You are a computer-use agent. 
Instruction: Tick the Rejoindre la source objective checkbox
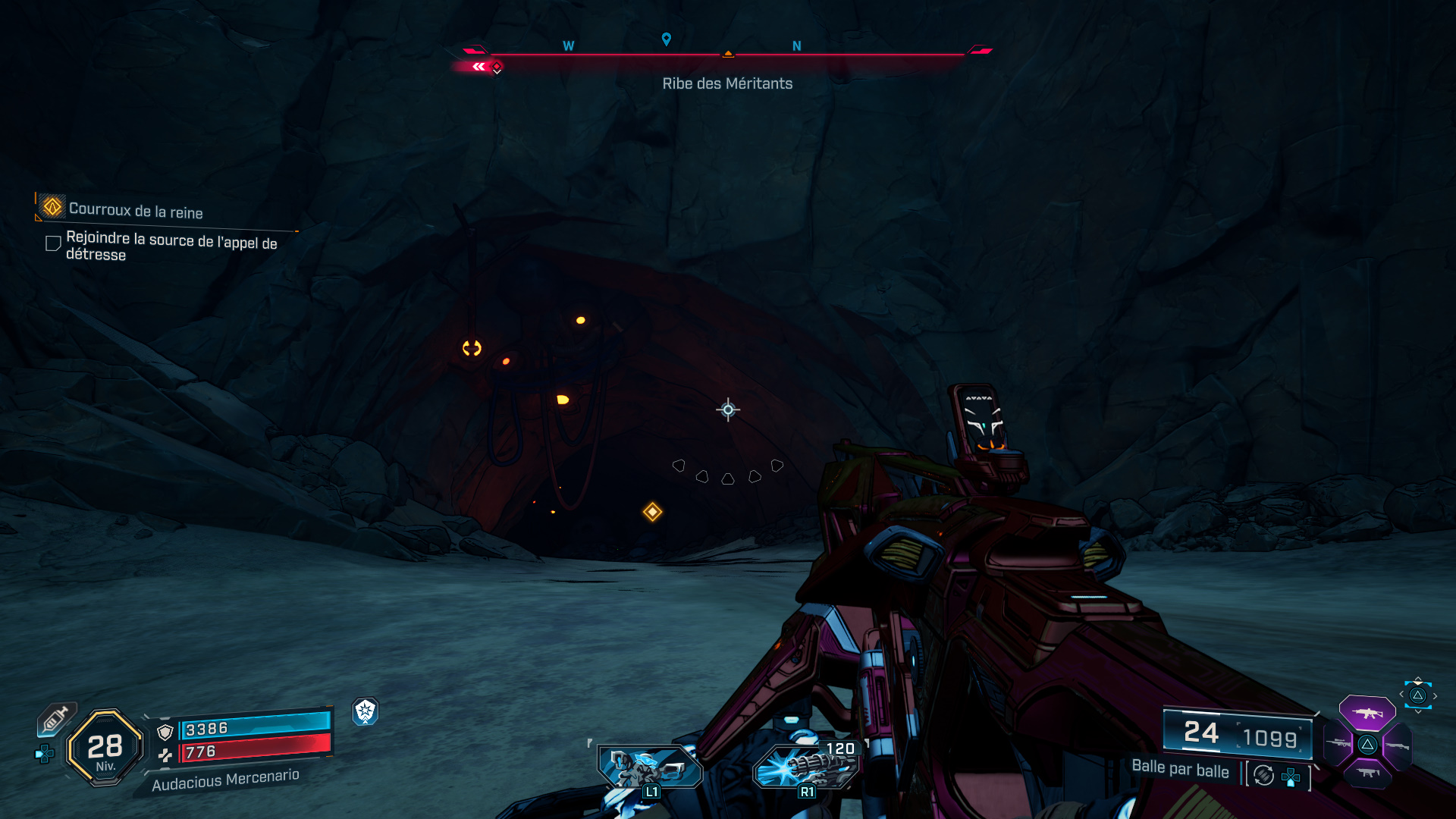coord(53,243)
